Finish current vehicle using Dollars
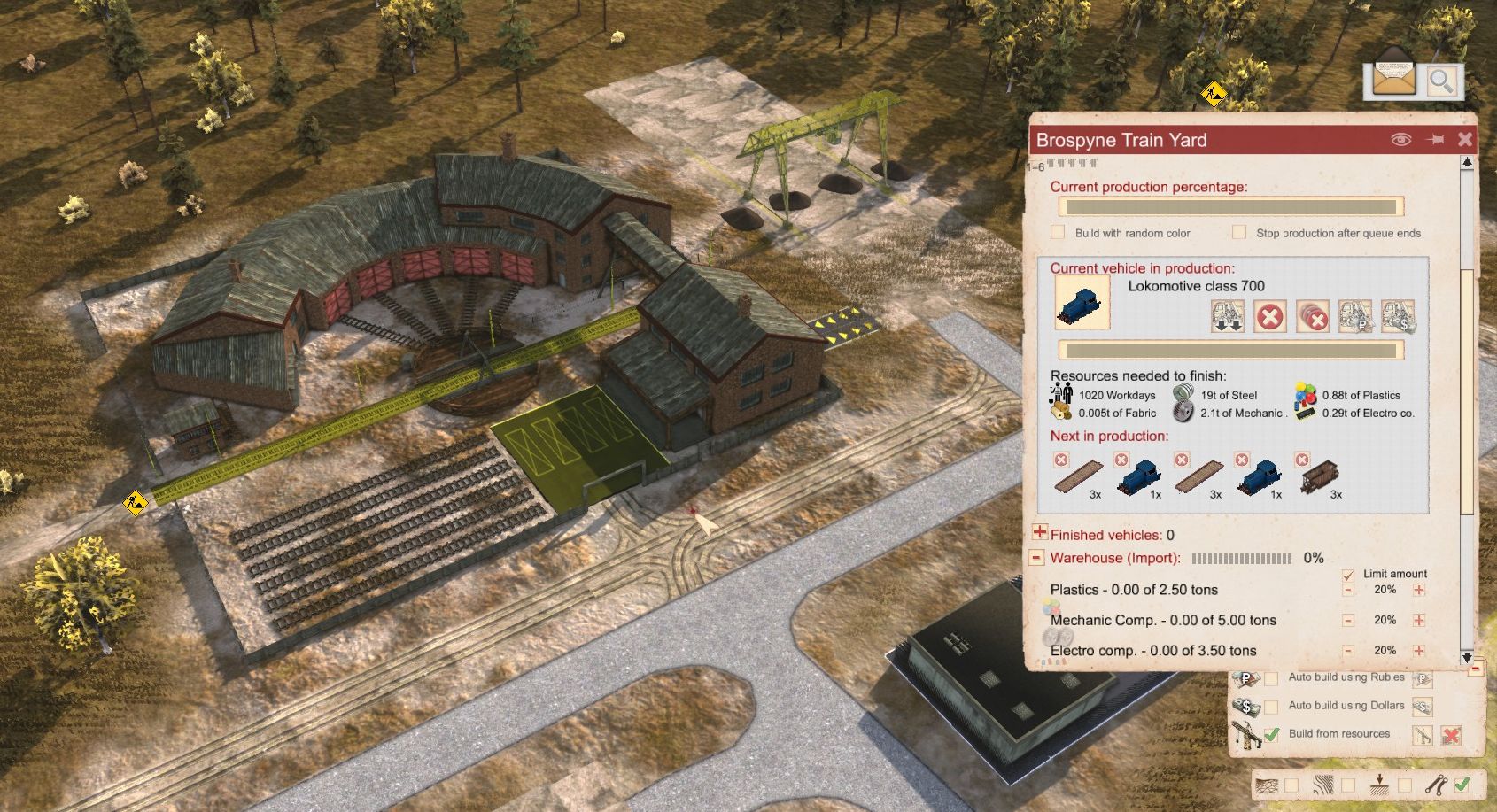The width and height of the screenshot is (1497, 812). pos(1397,317)
